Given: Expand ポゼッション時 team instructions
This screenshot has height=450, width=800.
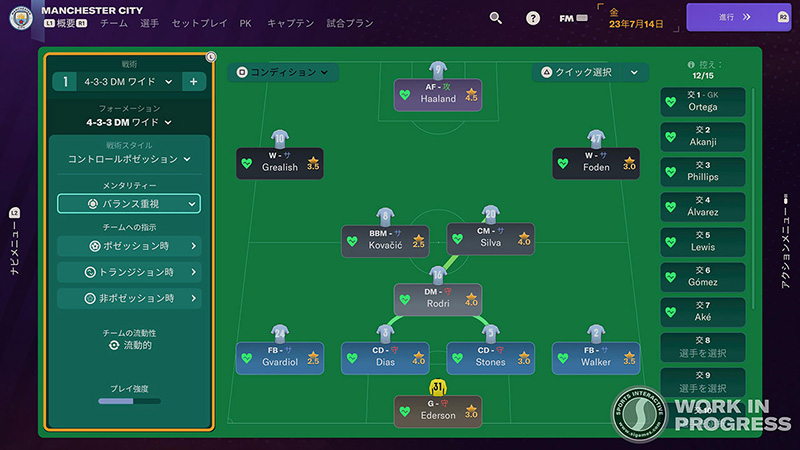Looking at the screenshot, I should (129, 245).
